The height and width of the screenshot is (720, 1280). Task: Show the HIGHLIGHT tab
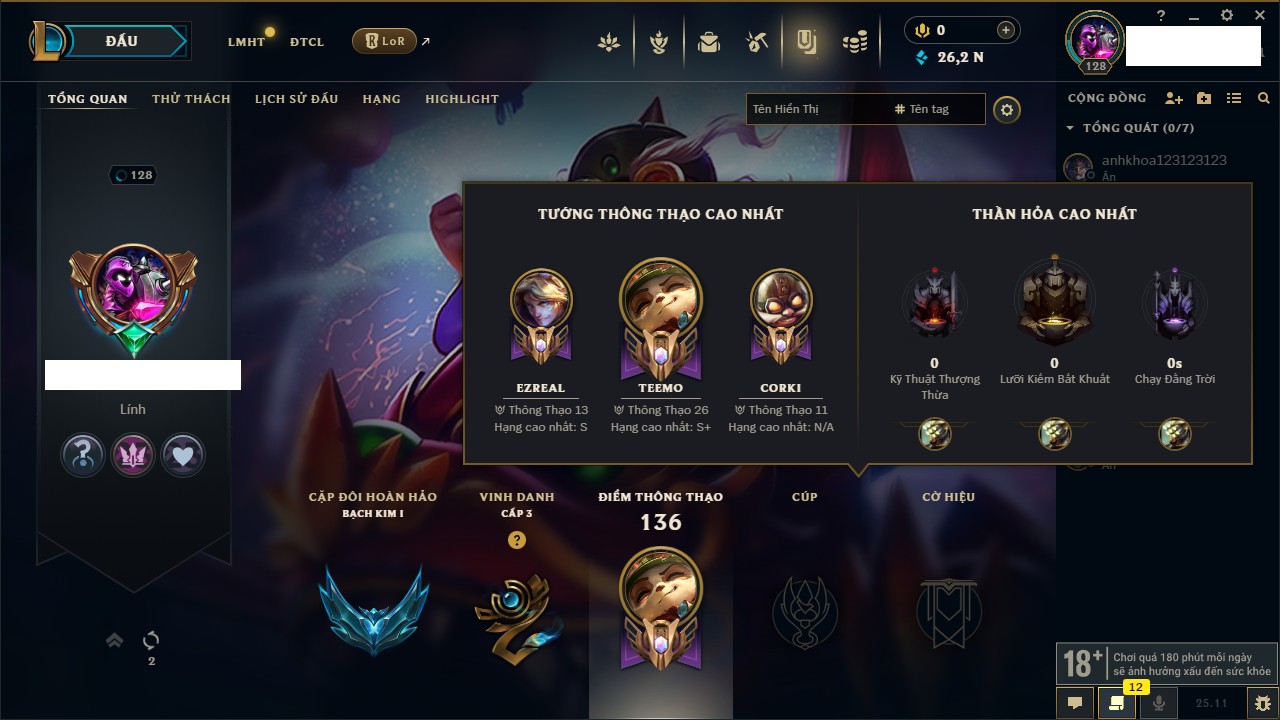click(461, 99)
